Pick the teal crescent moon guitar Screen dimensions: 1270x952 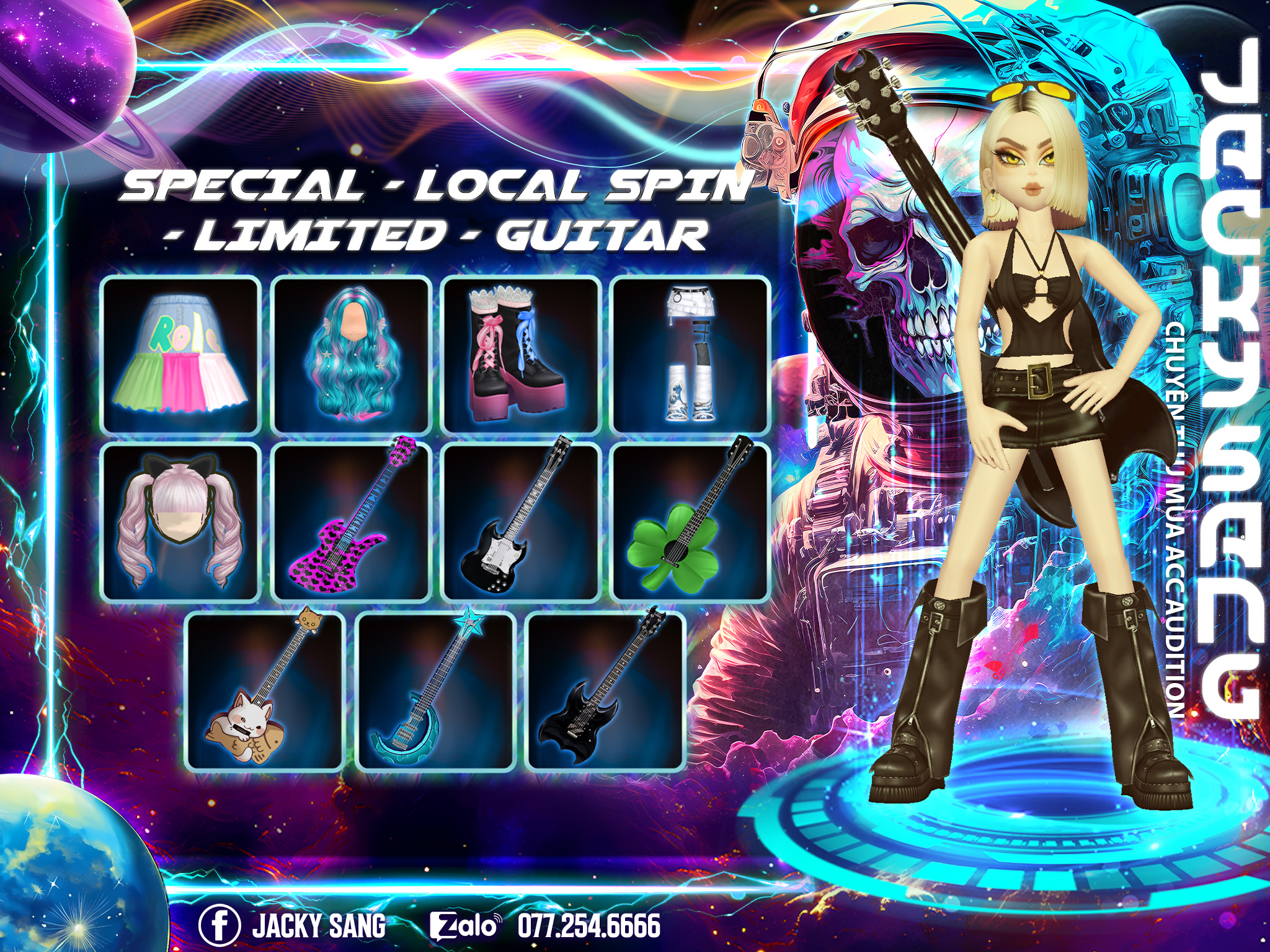click(x=436, y=691)
